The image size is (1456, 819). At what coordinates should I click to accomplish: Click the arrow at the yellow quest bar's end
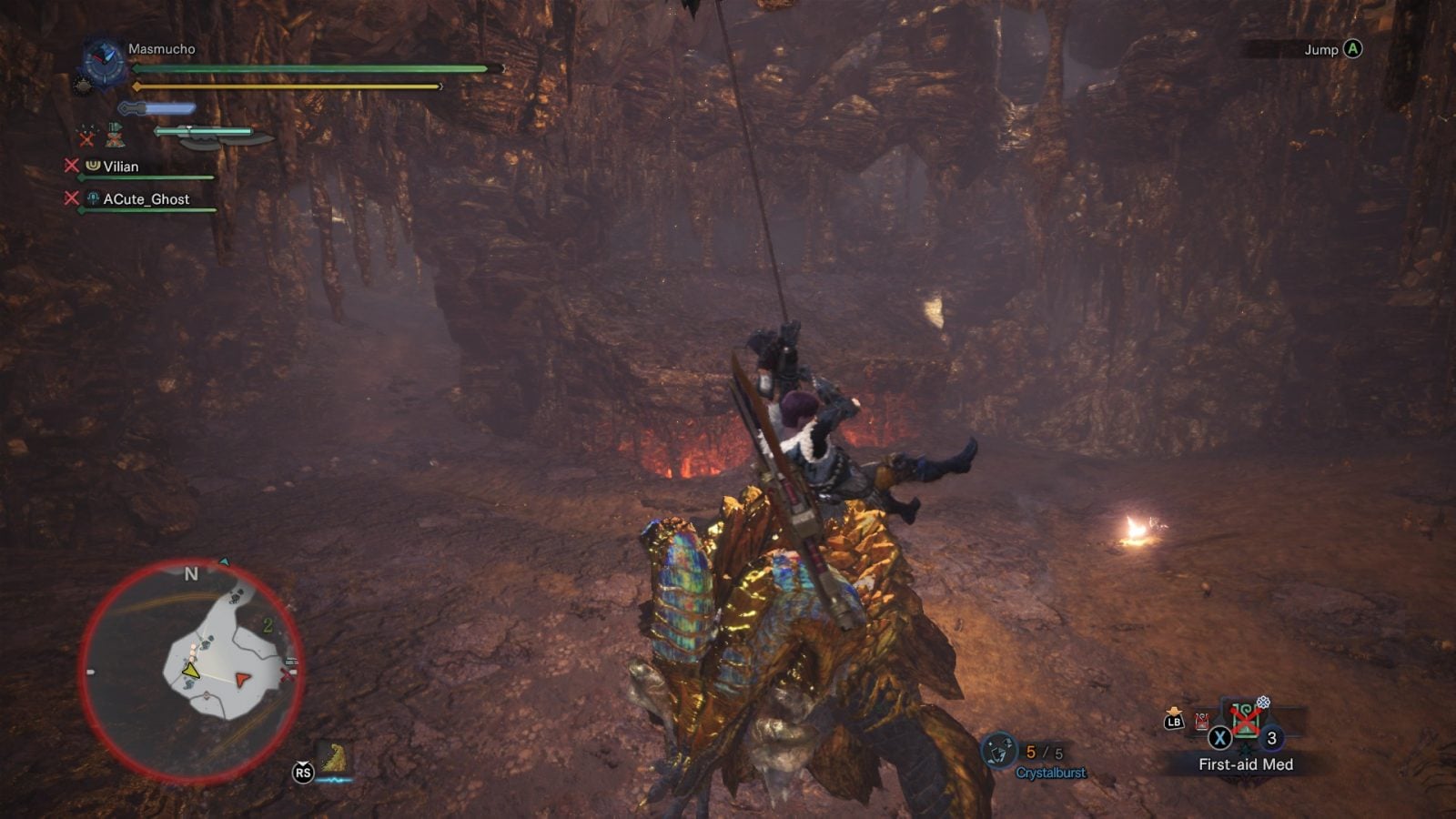tap(441, 86)
